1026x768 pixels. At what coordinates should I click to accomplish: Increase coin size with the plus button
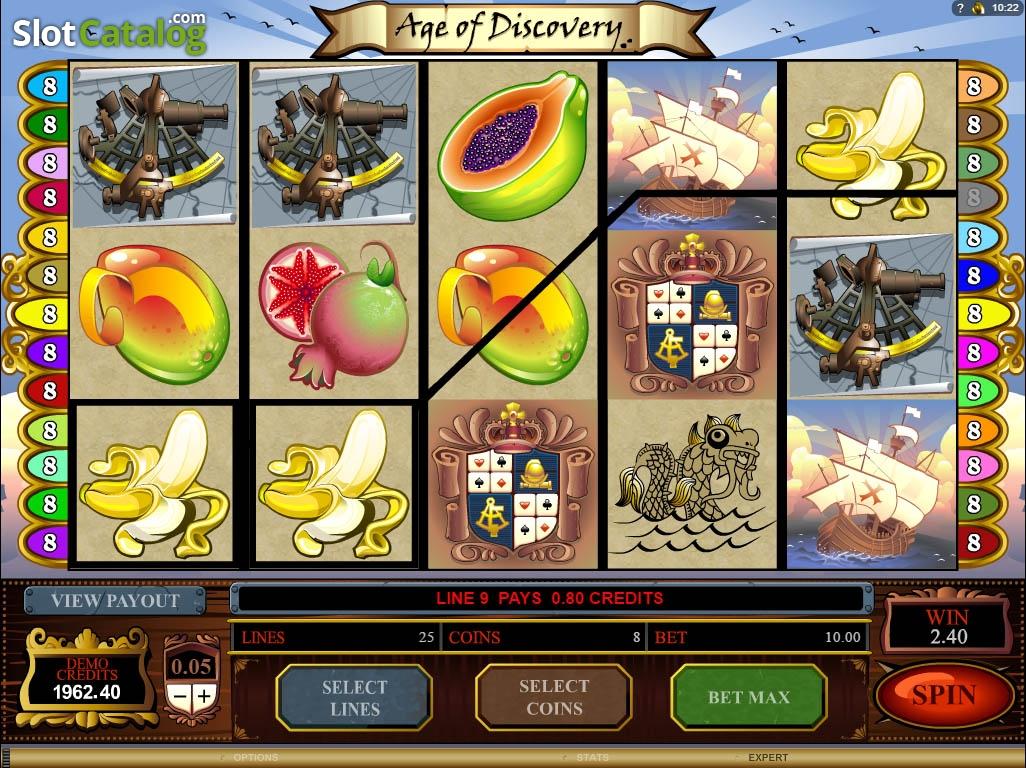point(204,695)
